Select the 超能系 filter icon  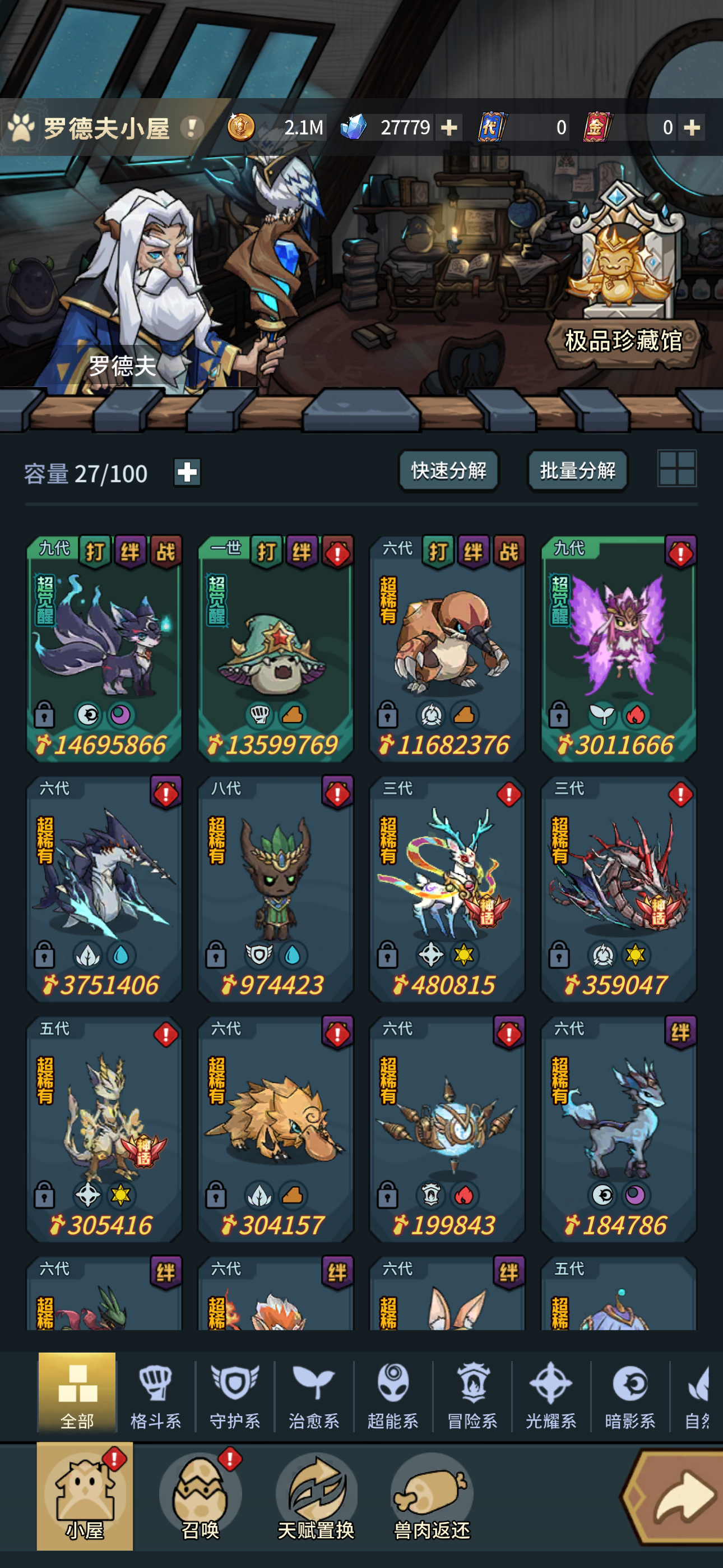pyautogui.click(x=392, y=1391)
